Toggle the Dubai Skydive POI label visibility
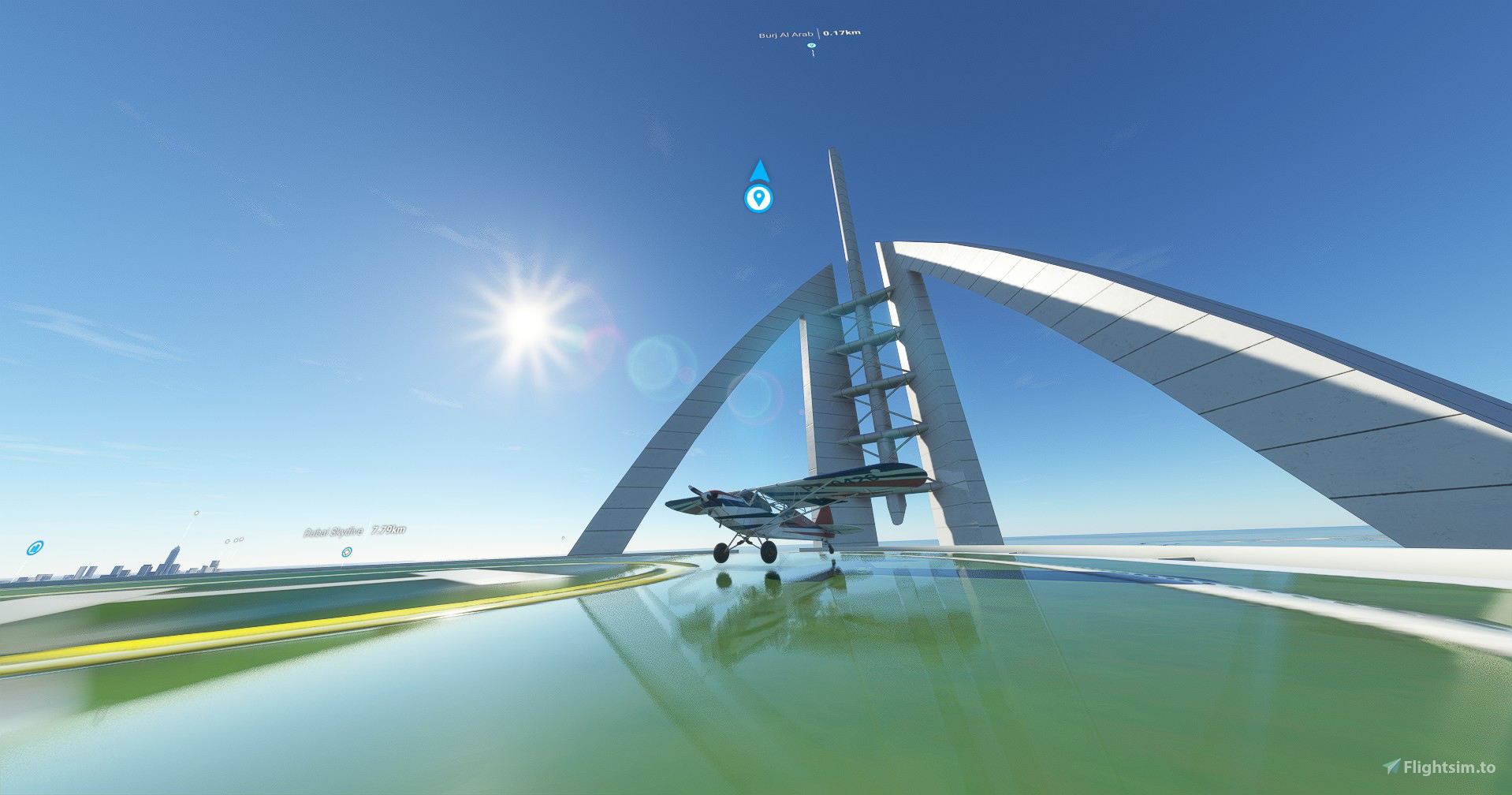This screenshot has width=1512, height=795. (333, 532)
